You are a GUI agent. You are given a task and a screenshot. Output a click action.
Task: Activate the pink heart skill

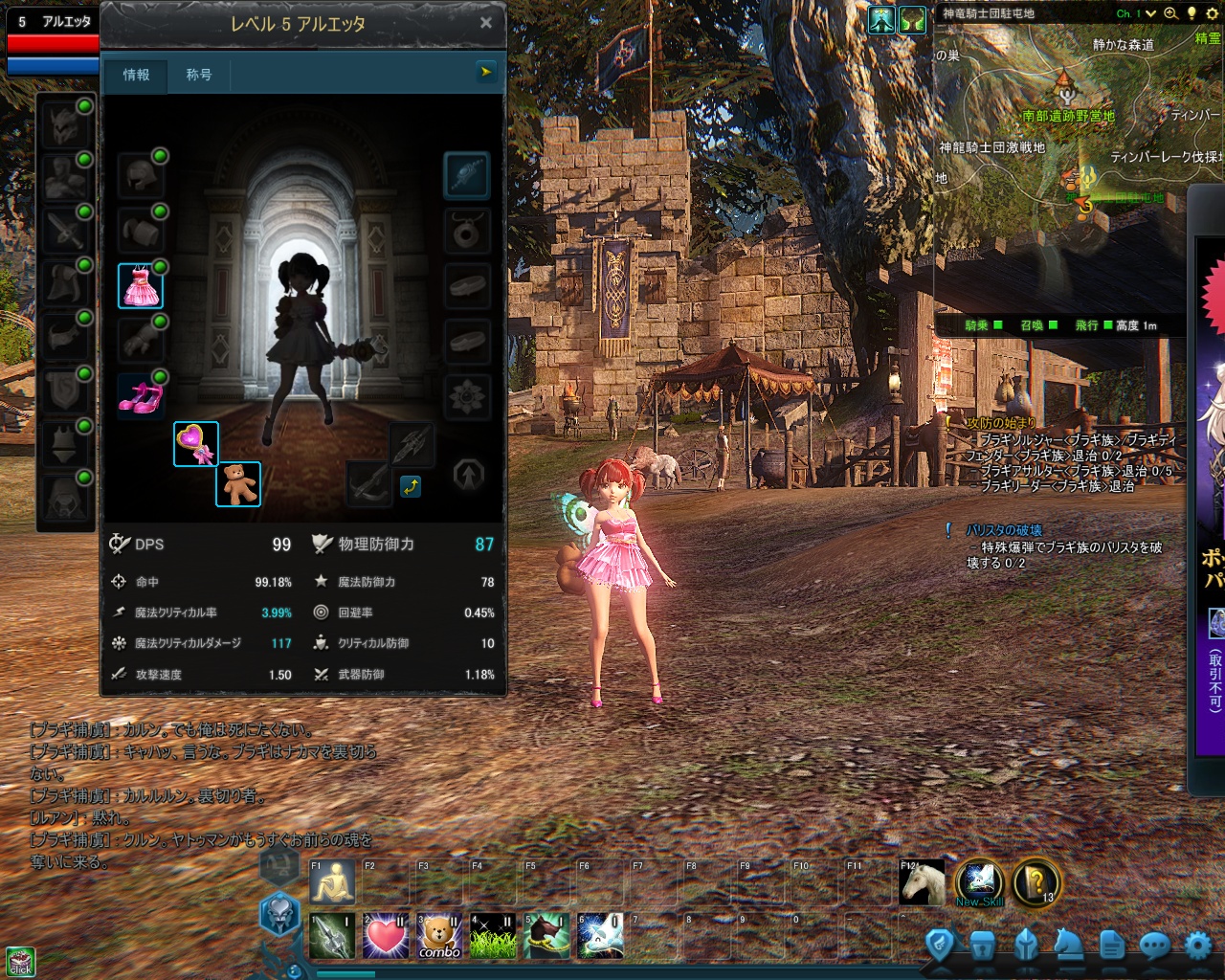pos(386,936)
